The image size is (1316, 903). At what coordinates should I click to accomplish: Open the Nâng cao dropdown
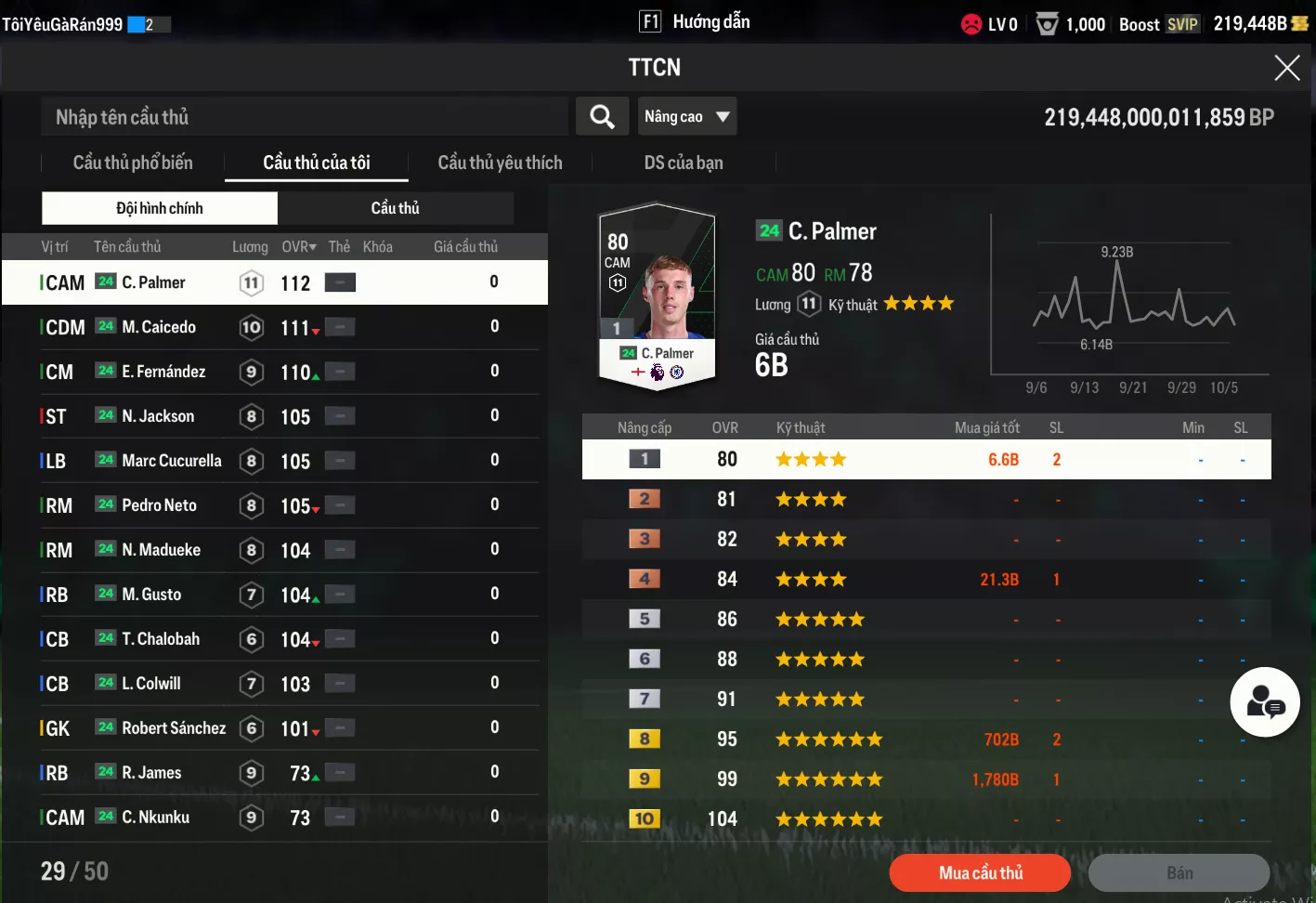point(686,117)
